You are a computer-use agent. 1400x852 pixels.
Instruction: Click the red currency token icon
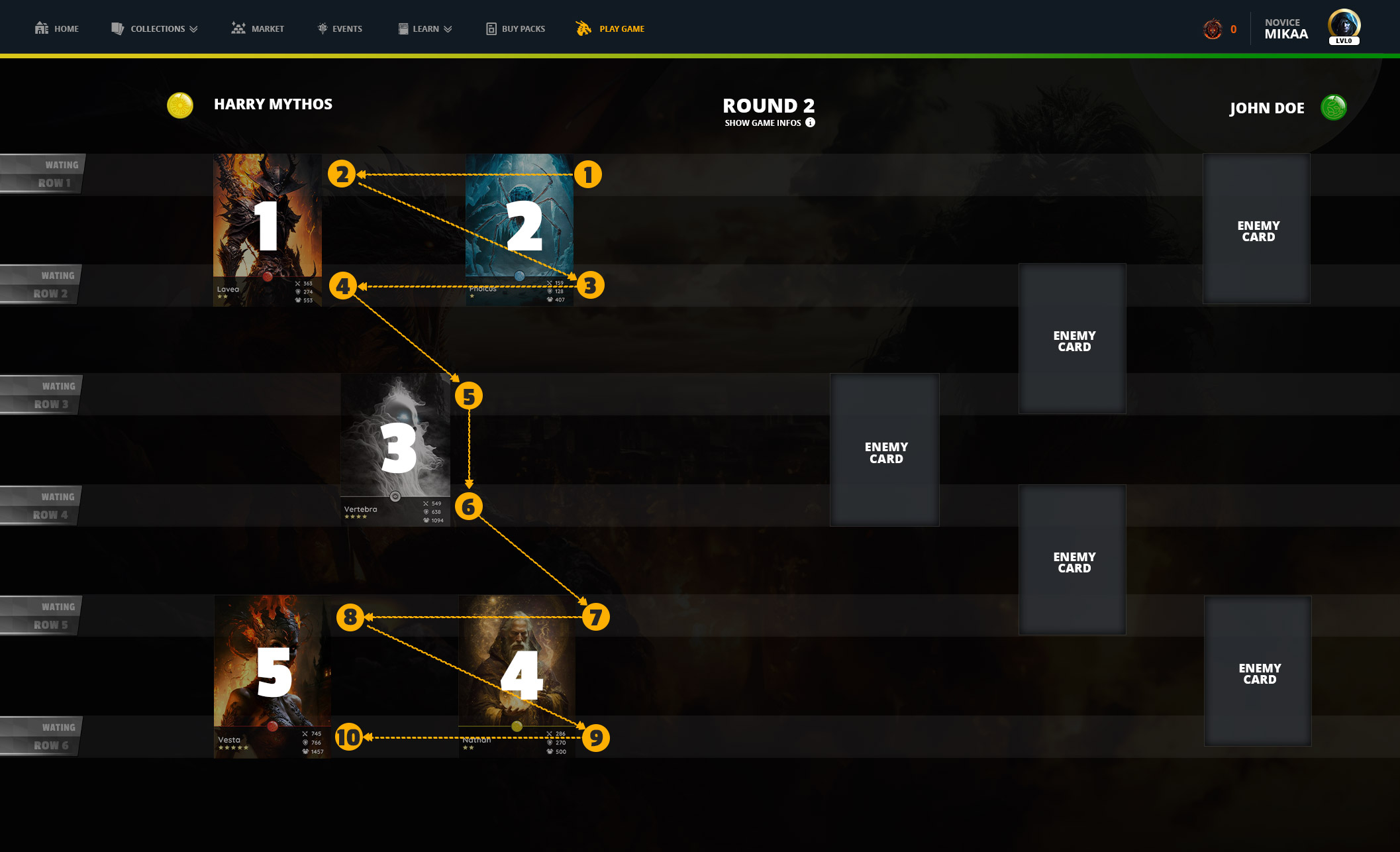point(1213,29)
